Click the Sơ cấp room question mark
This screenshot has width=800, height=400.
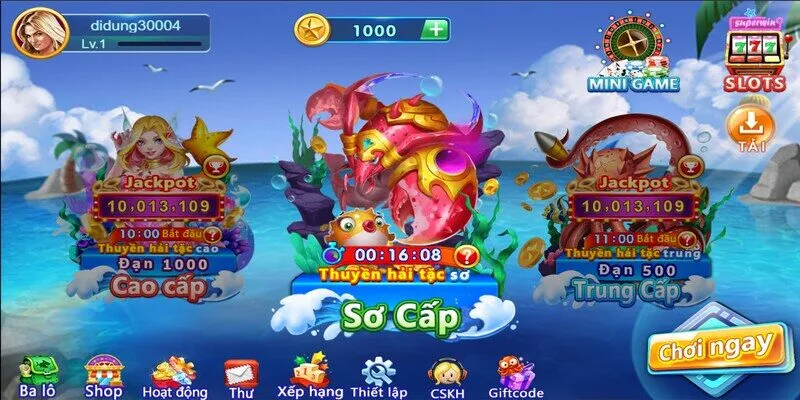pyautogui.click(x=467, y=256)
